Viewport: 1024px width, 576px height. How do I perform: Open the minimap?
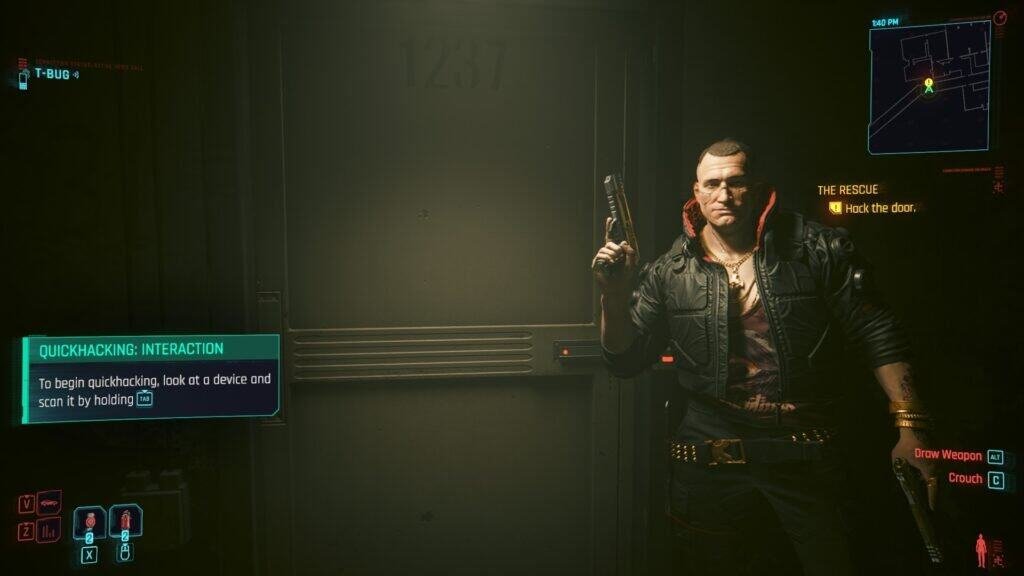(928, 88)
